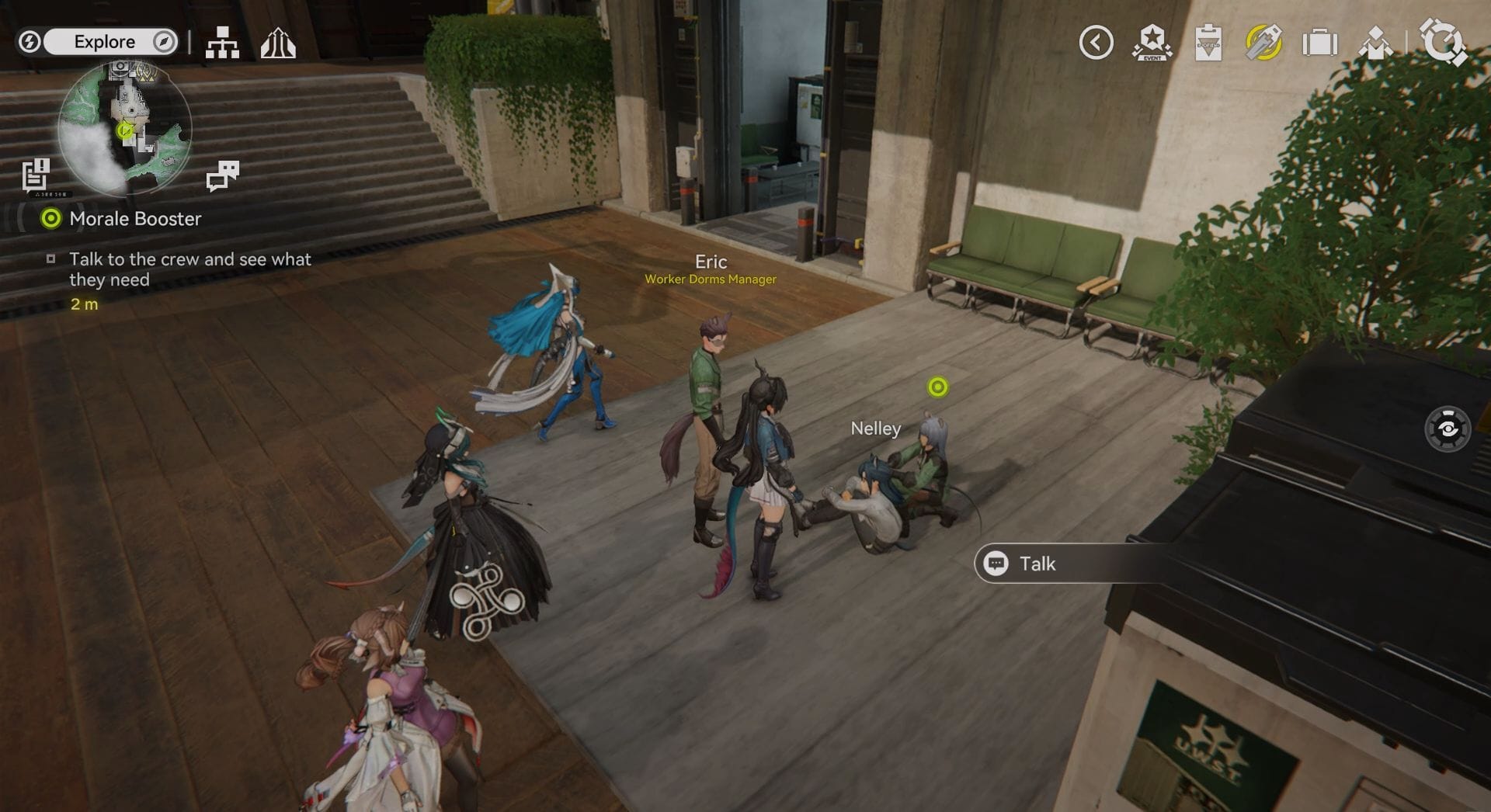Screen dimensions: 1491x812
Task: Toggle the eye camera view button
Action: 1448,429
